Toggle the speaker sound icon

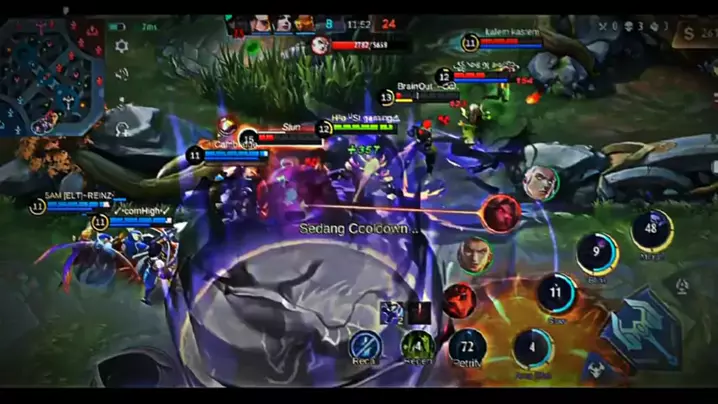[x=122, y=74]
